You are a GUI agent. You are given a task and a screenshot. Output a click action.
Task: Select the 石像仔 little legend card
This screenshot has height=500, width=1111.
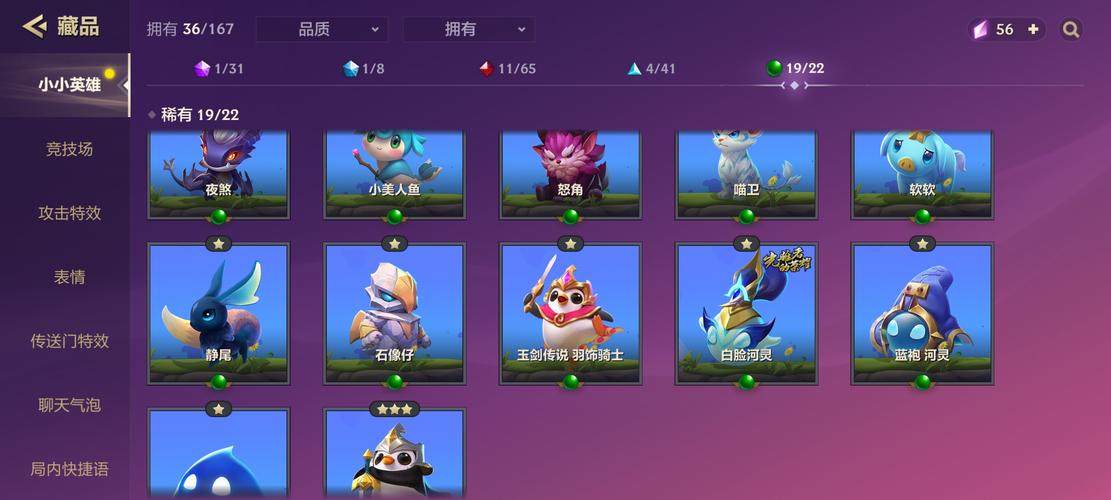tap(394, 312)
